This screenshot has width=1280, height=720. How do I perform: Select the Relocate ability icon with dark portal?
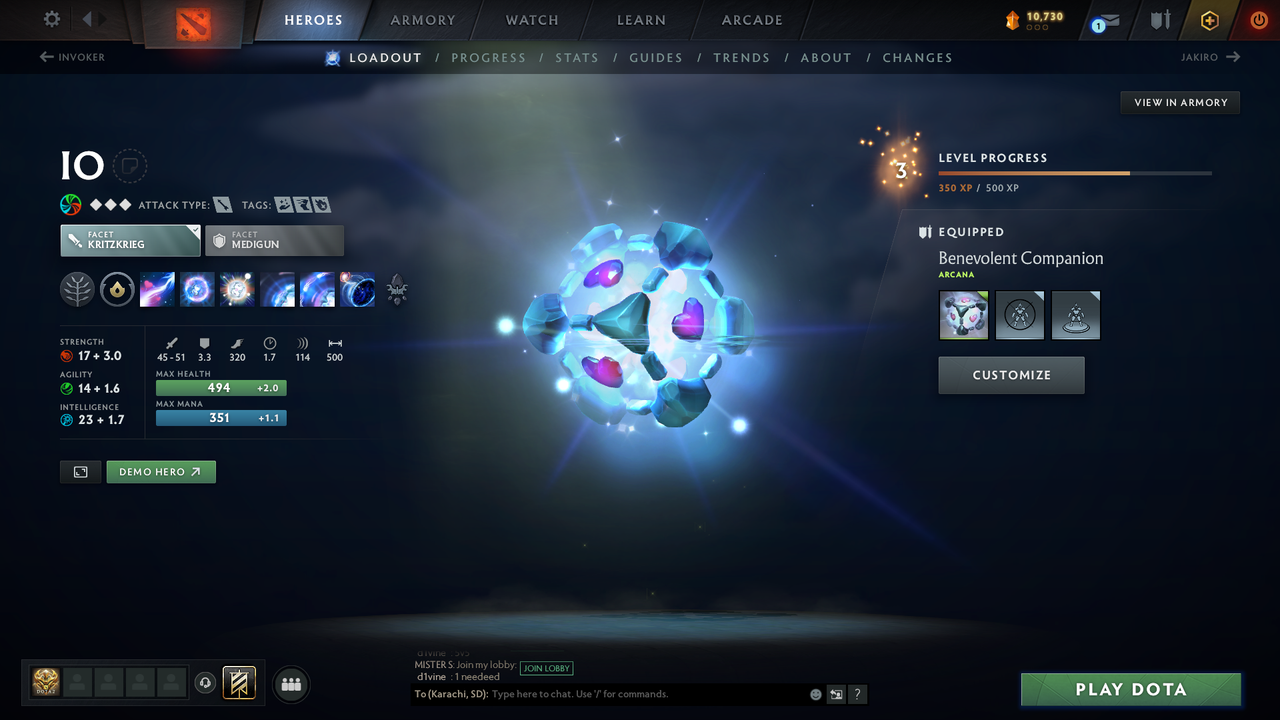click(357, 290)
